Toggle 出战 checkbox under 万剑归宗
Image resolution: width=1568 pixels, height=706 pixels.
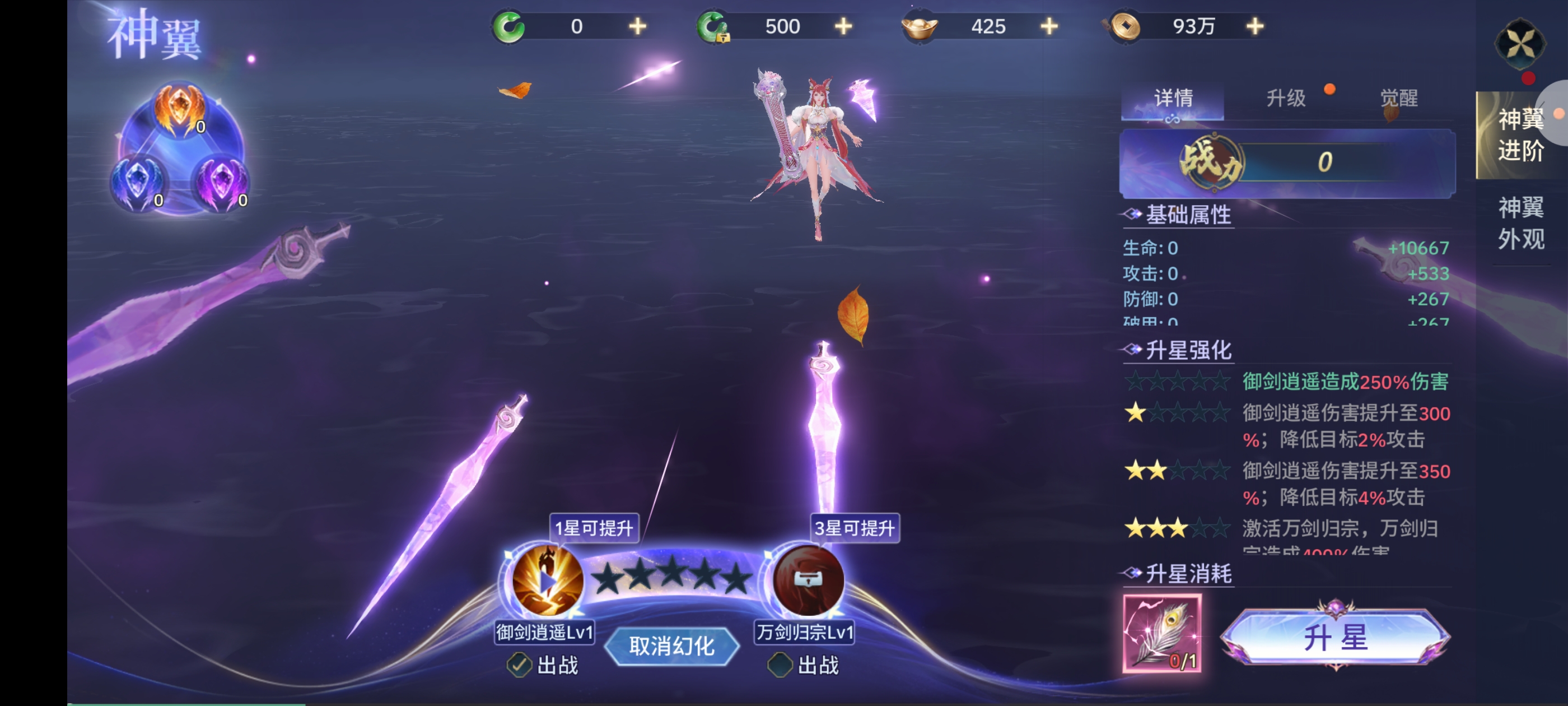click(780, 665)
